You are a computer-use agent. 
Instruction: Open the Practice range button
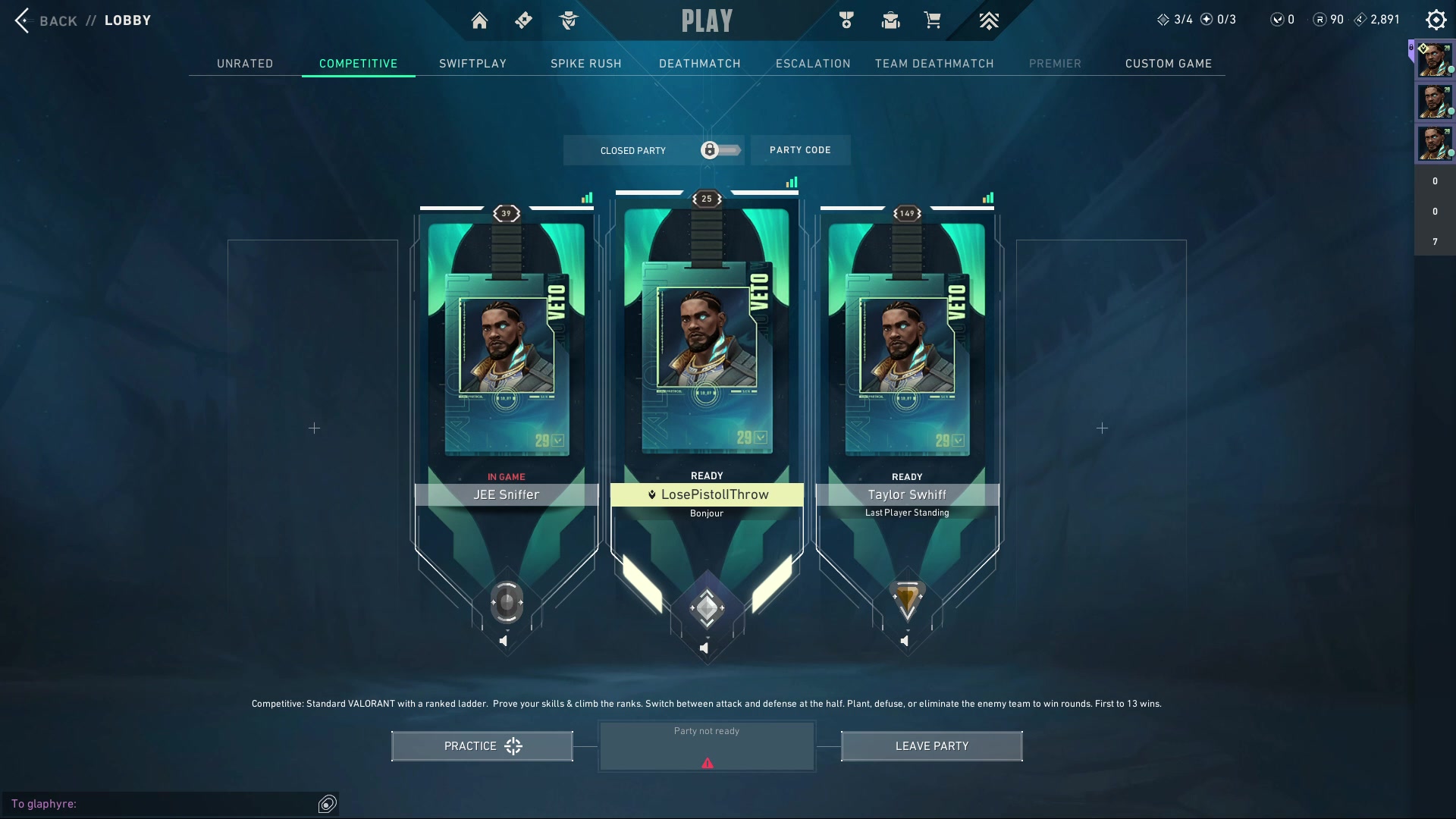(482, 746)
